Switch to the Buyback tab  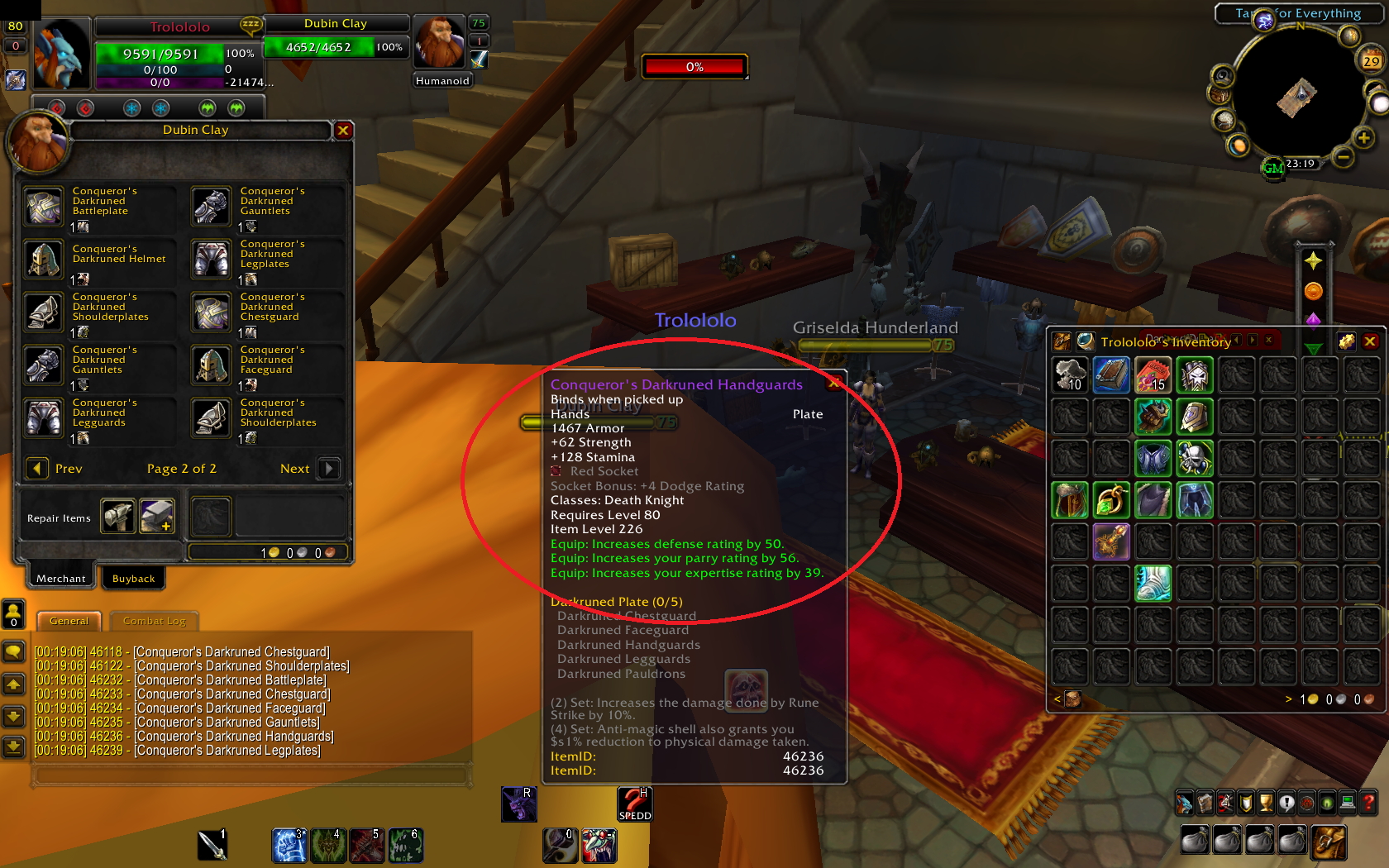pyautogui.click(x=133, y=578)
